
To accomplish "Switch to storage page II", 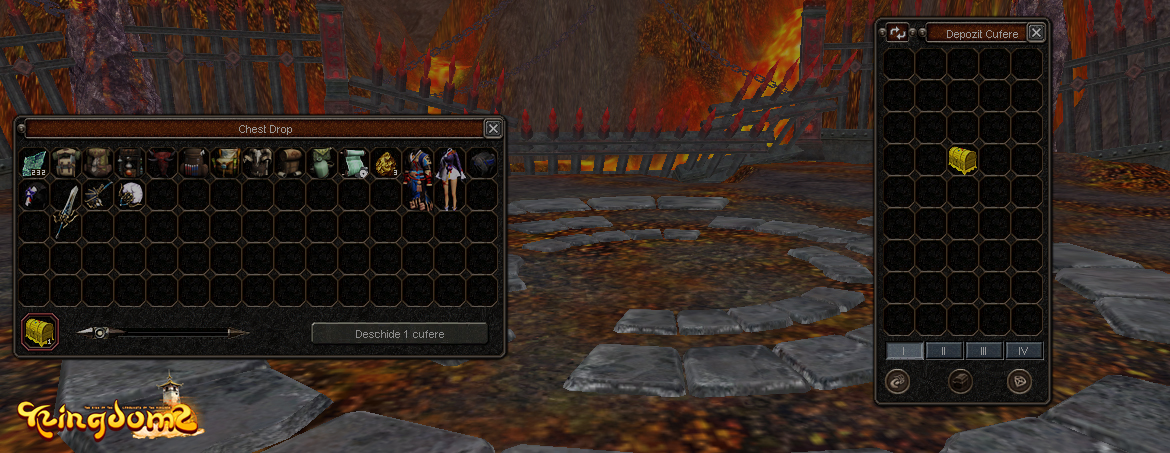I will coord(944,351).
